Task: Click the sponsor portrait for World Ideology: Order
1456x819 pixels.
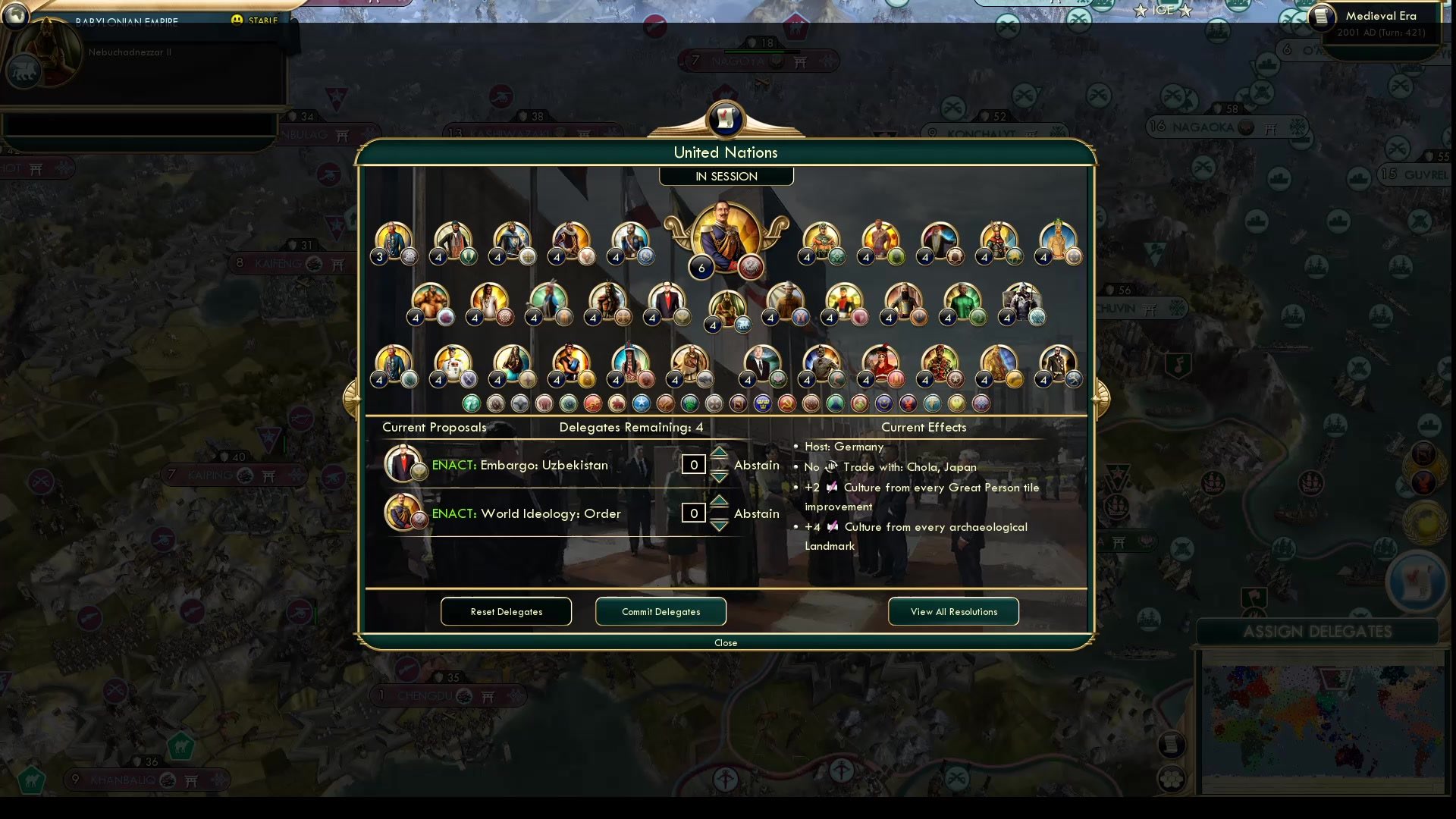Action: click(403, 512)
